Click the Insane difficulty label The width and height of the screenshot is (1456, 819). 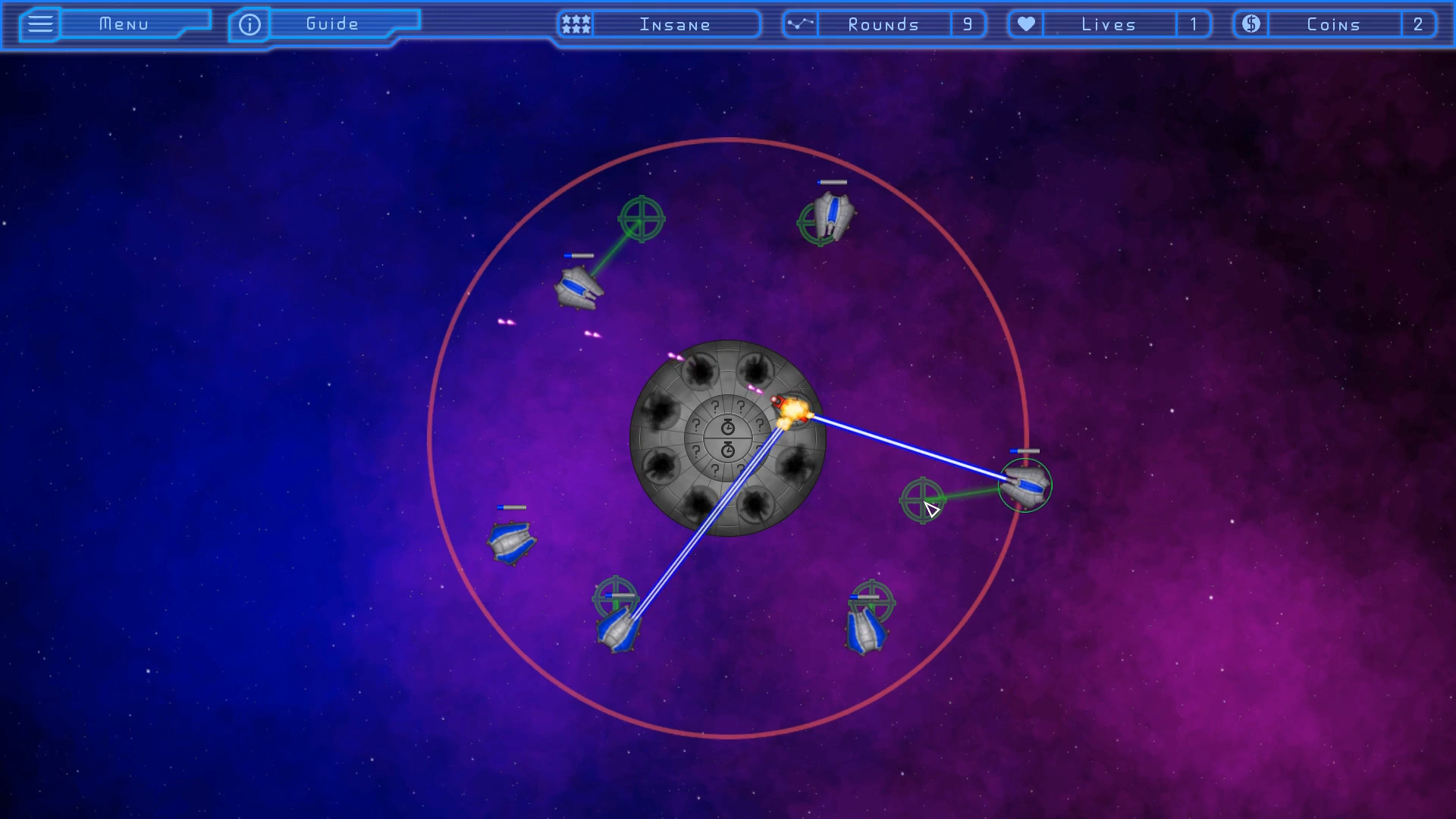(674, 24)
